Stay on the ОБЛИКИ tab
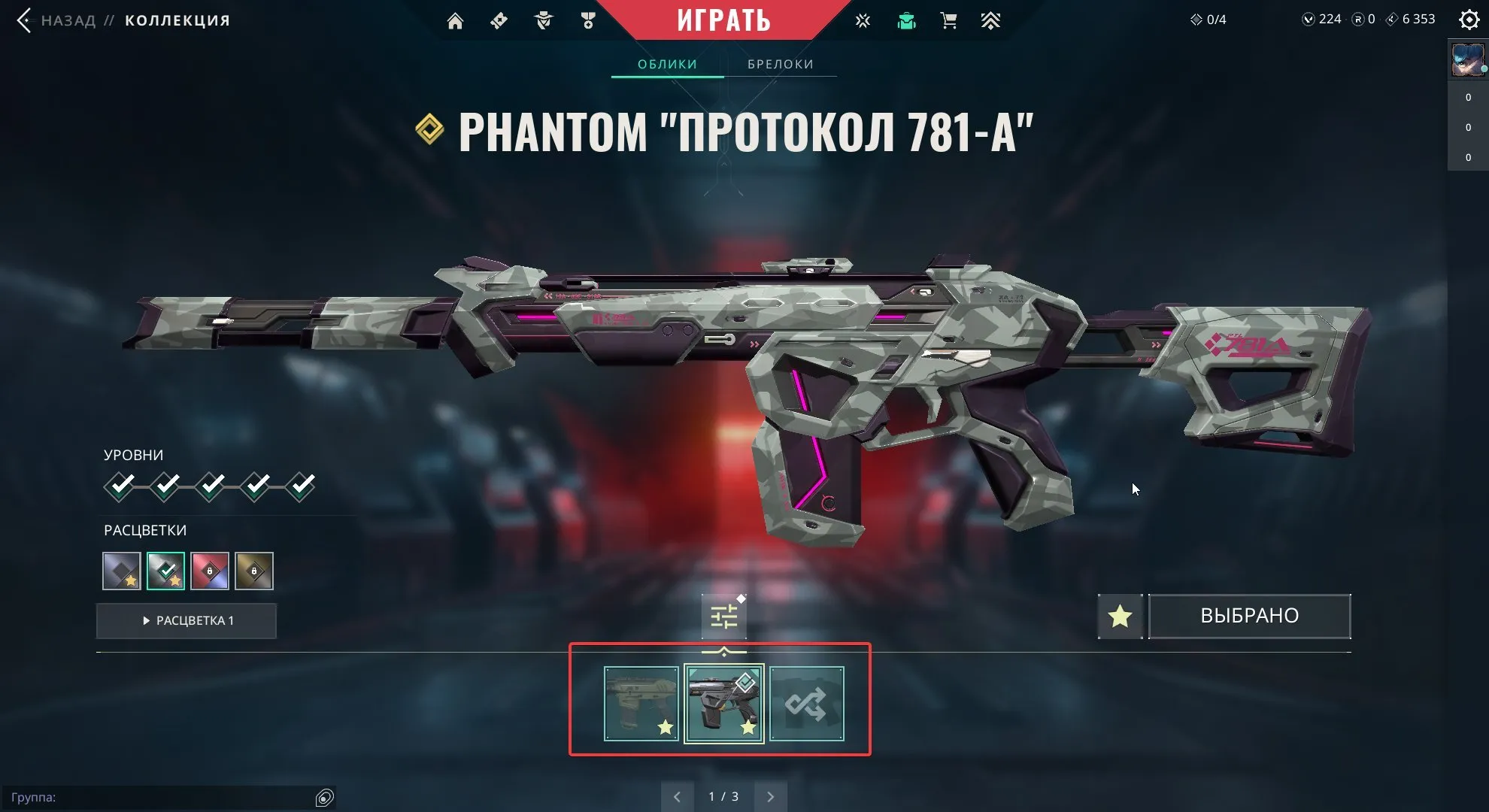This screenshot has width=1489, height=812. coord(666,64)
